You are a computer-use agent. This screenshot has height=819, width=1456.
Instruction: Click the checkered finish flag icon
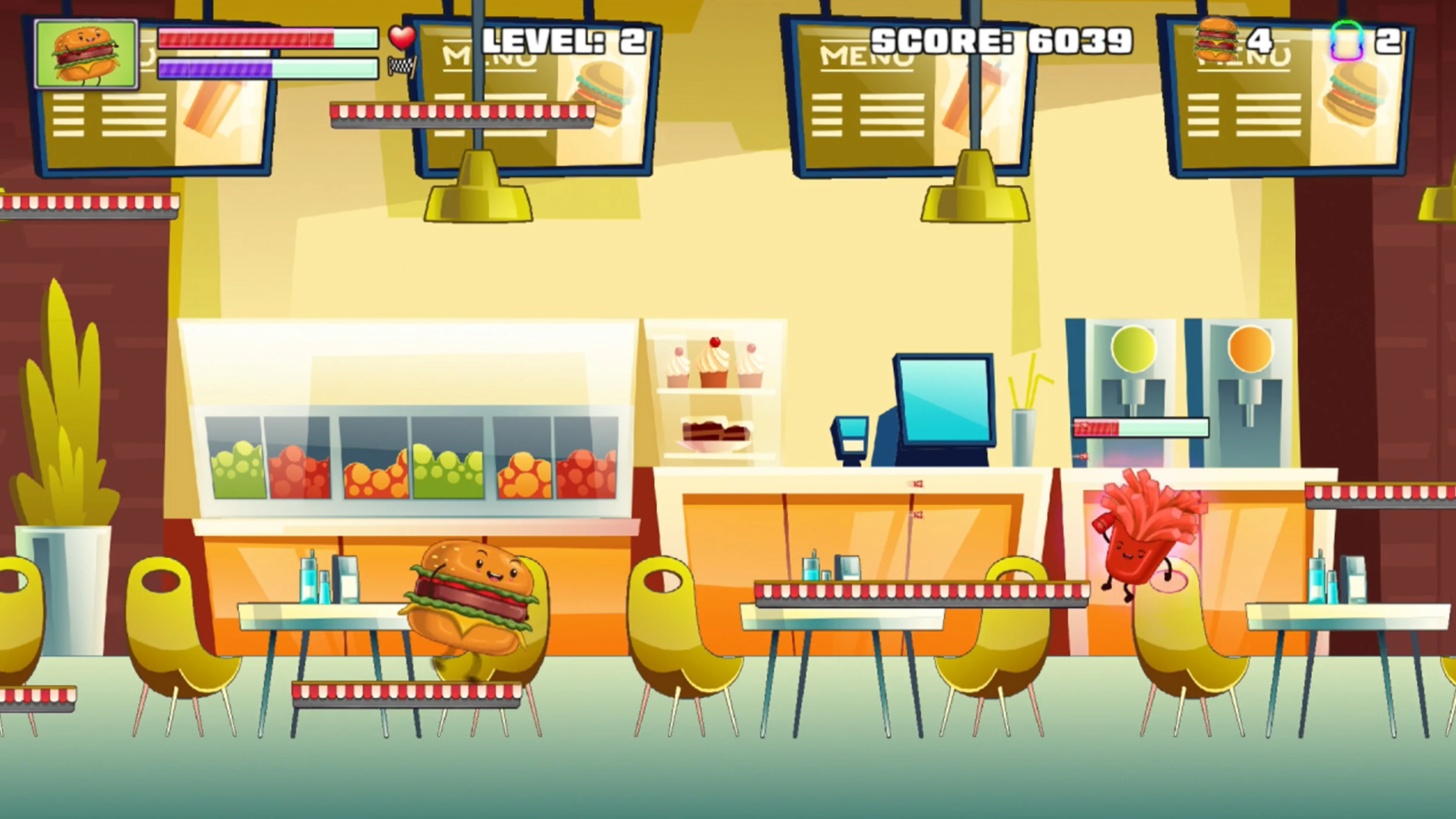pyautogui.click(x=402, y=66)
